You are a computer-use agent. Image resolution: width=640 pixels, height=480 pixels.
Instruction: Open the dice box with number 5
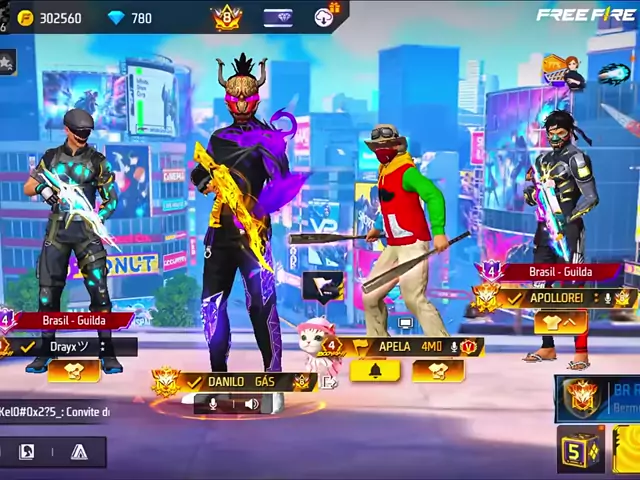581,450
